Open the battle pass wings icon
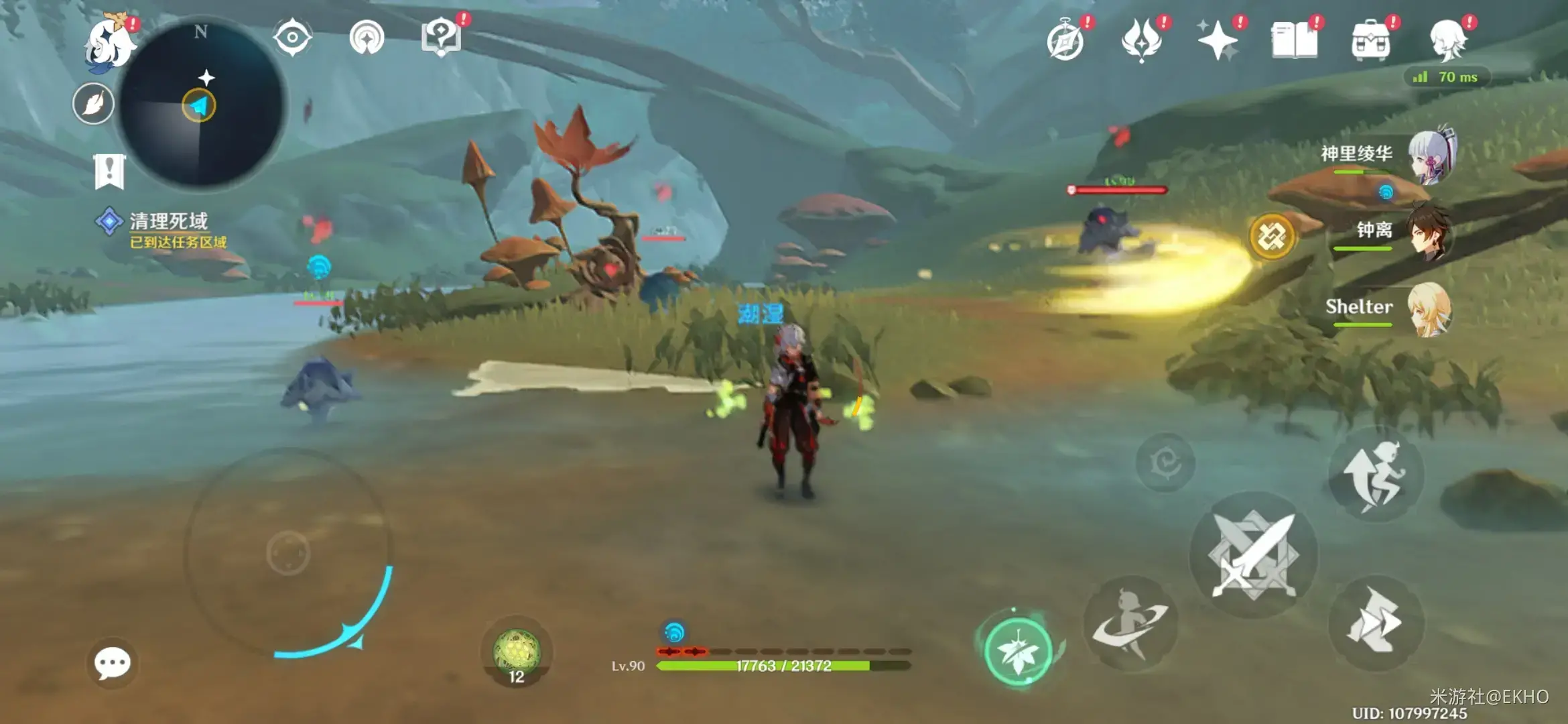Viewport: 1568px width, 724px height. point(1141,40)
